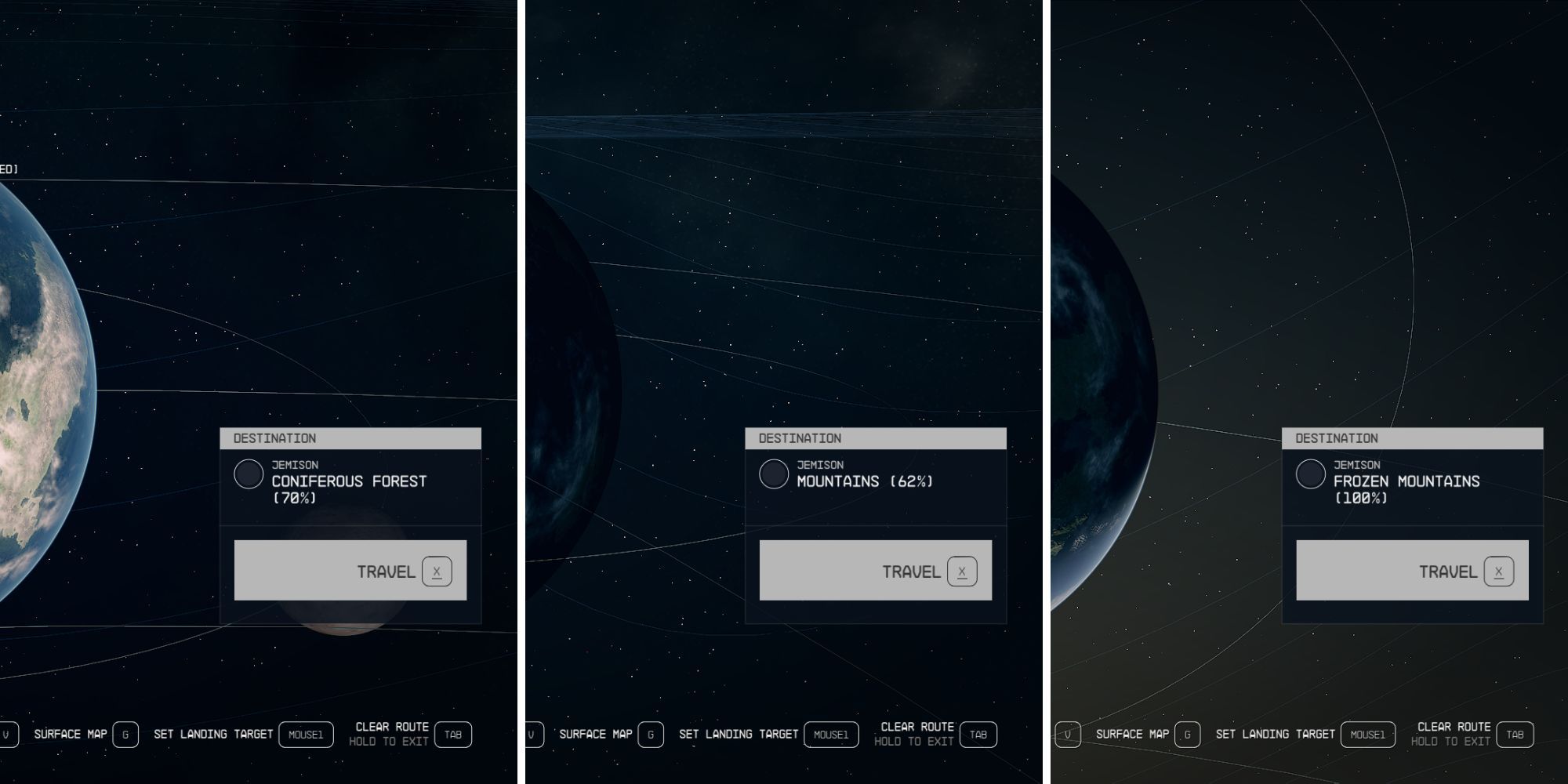Click the X key icon inside the Travel button
The height and width of the screenshot is (784, 1568).
click(x=438, y=571)
